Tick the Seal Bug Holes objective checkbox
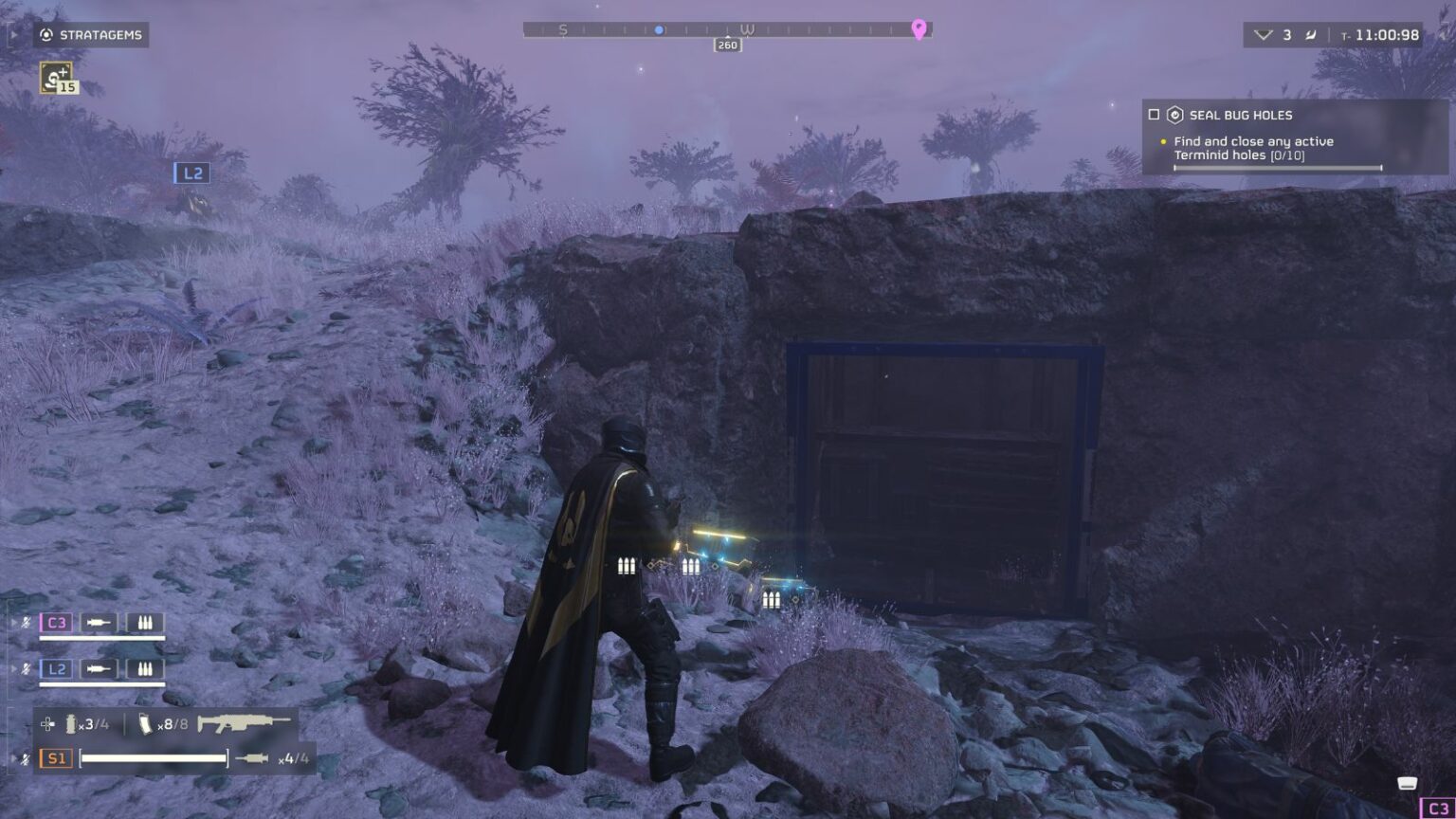This screenshot has width=1456, height=819. tap(1154, 115)
